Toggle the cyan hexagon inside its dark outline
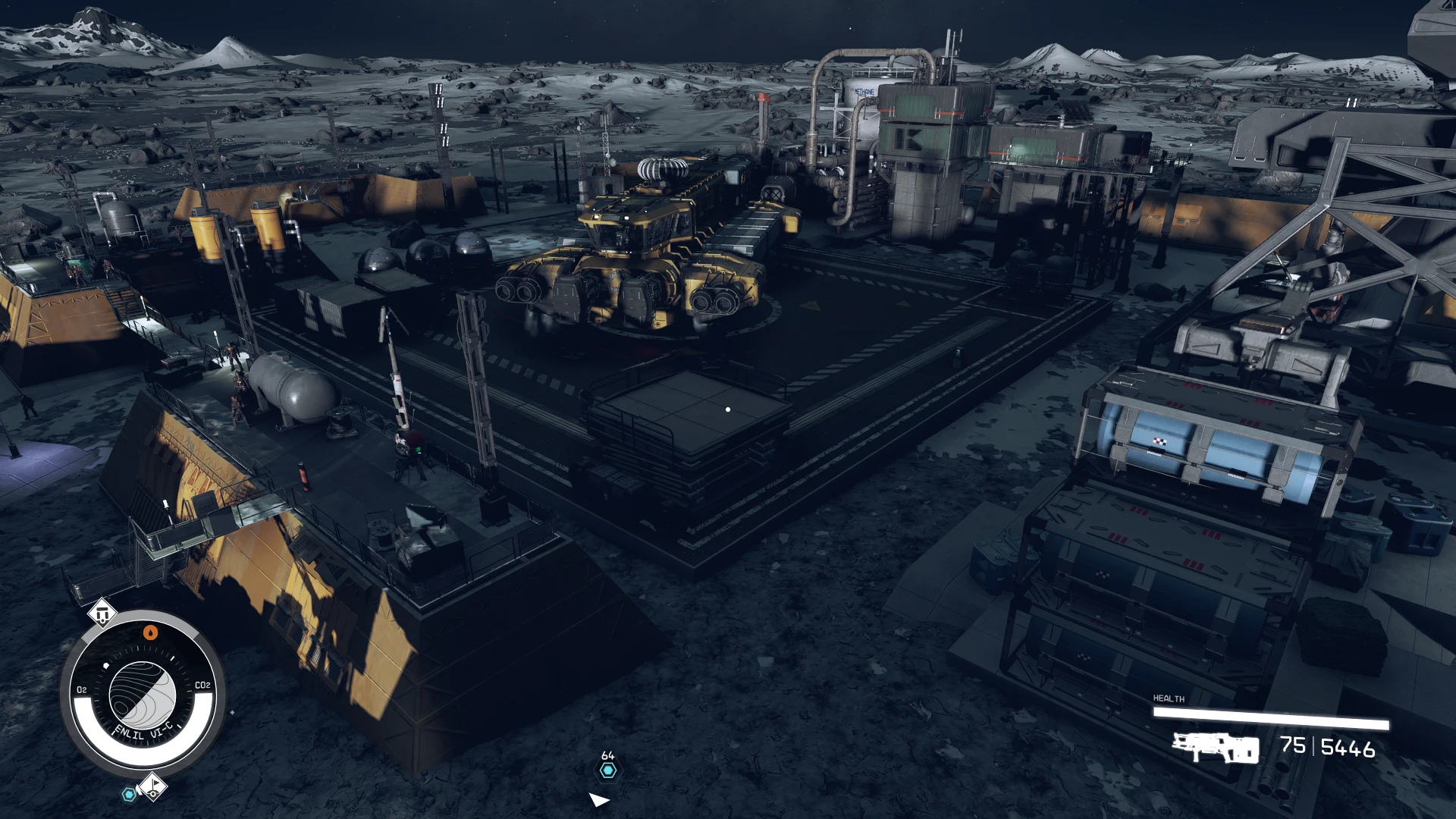 tap(129, 792)
